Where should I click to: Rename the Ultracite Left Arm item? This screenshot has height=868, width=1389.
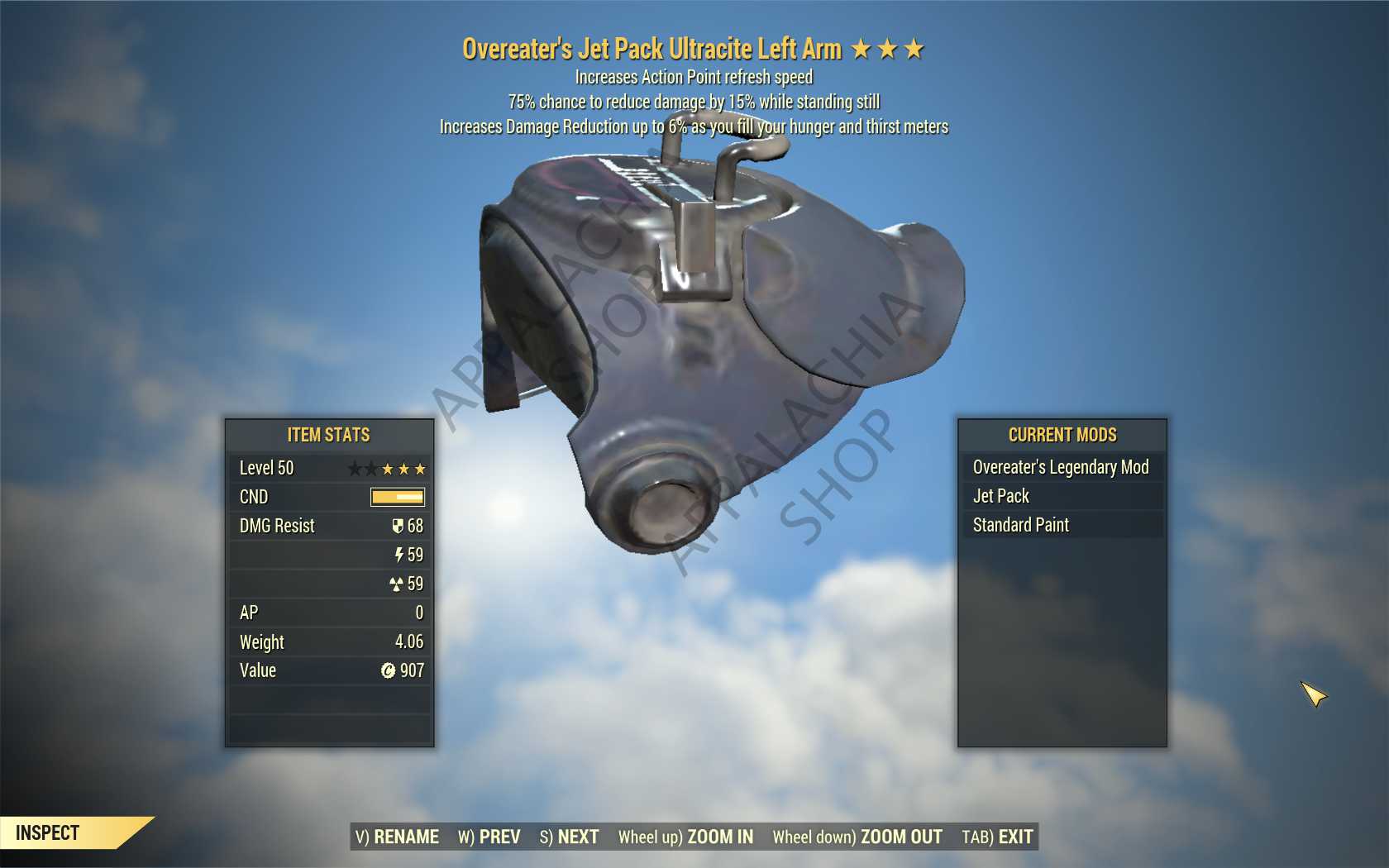[398, 837]
